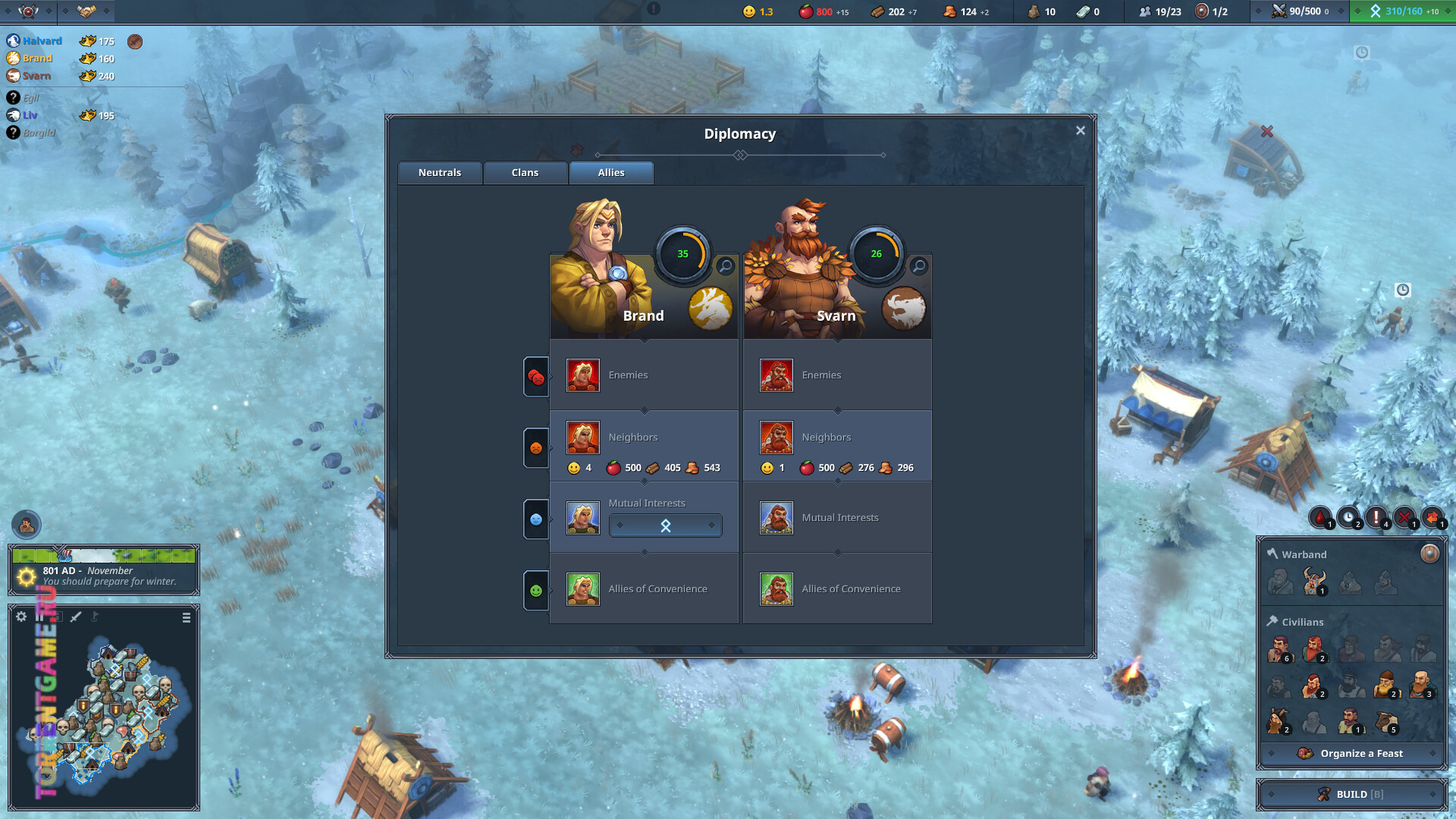Image resolution: width=1456 pixels, height=819 pixels.
Task: Click the red exclamation alert icon
Action: [x=1376, y=517]
